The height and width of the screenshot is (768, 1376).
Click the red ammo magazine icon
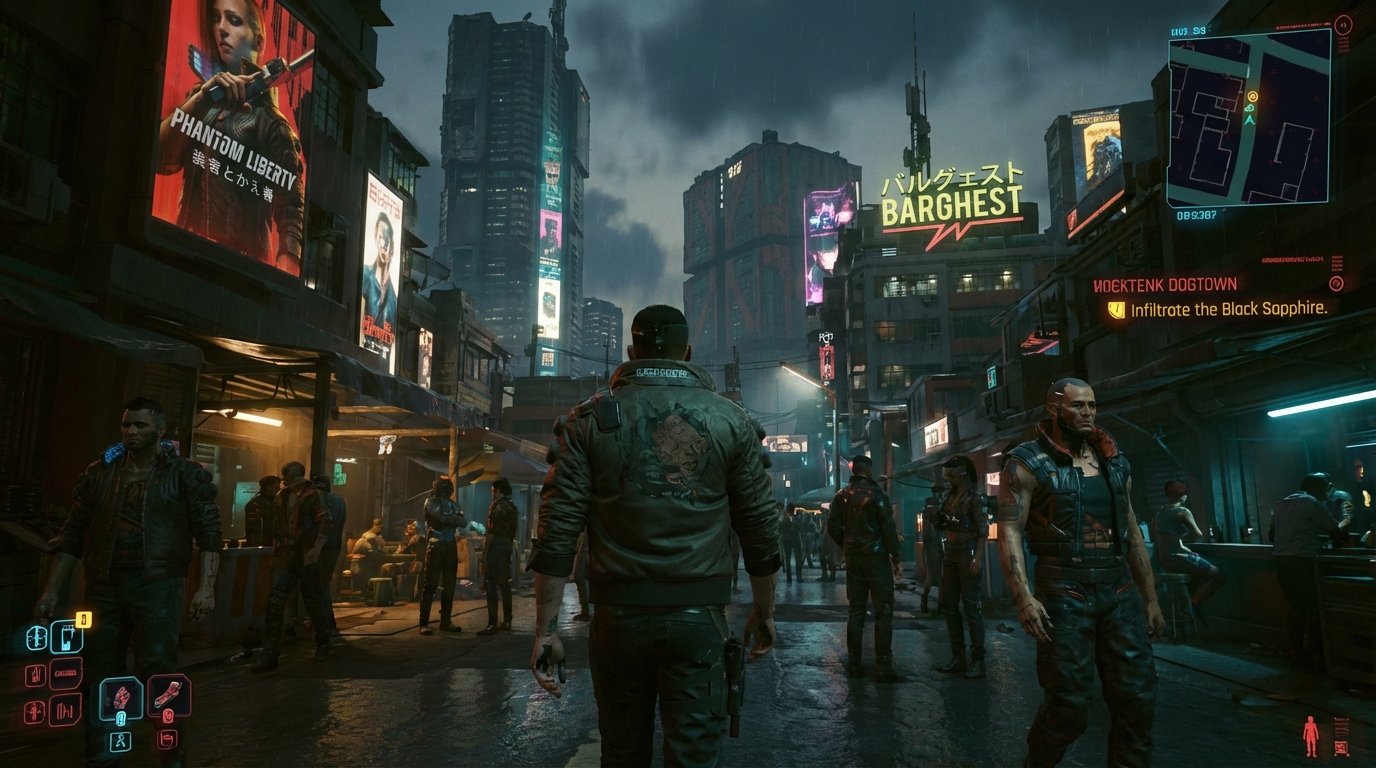point(66,671)
